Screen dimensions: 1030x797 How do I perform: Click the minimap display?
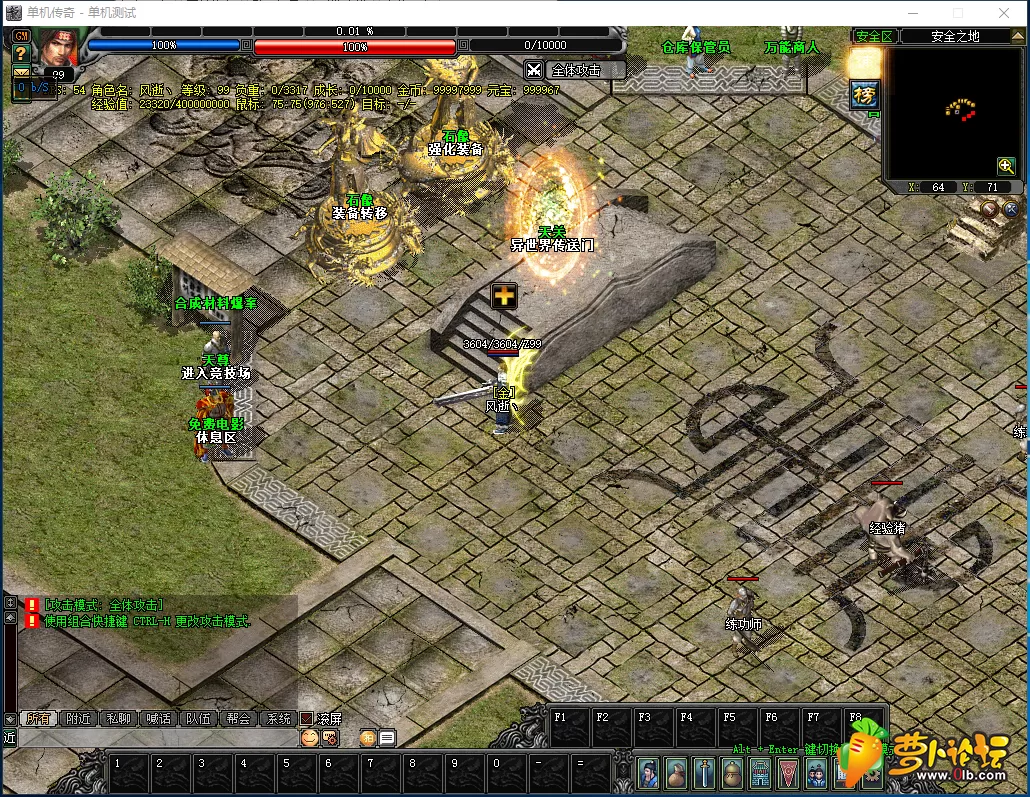coord(952,112)
